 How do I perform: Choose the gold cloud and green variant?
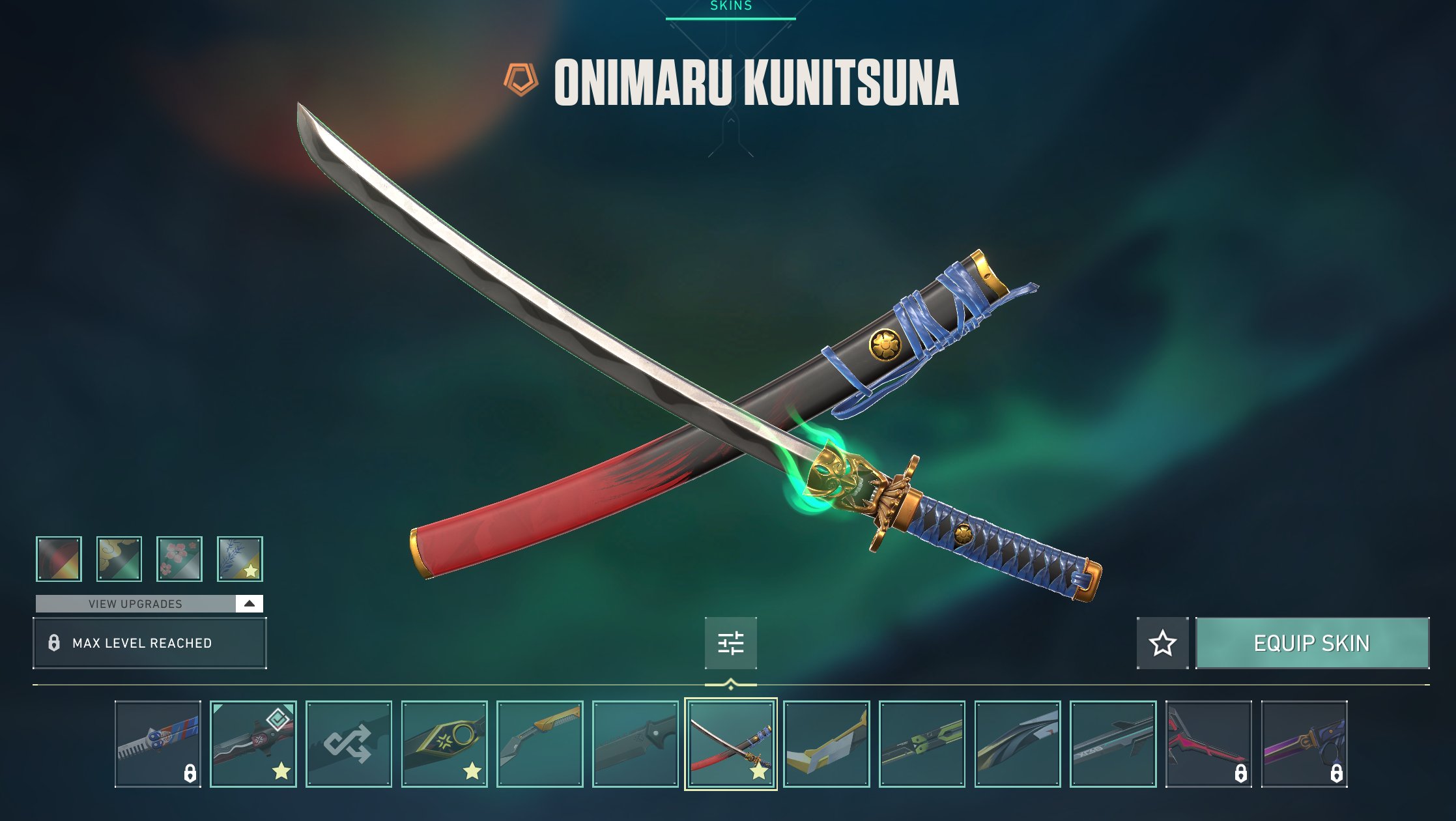(x=119, y=558)
